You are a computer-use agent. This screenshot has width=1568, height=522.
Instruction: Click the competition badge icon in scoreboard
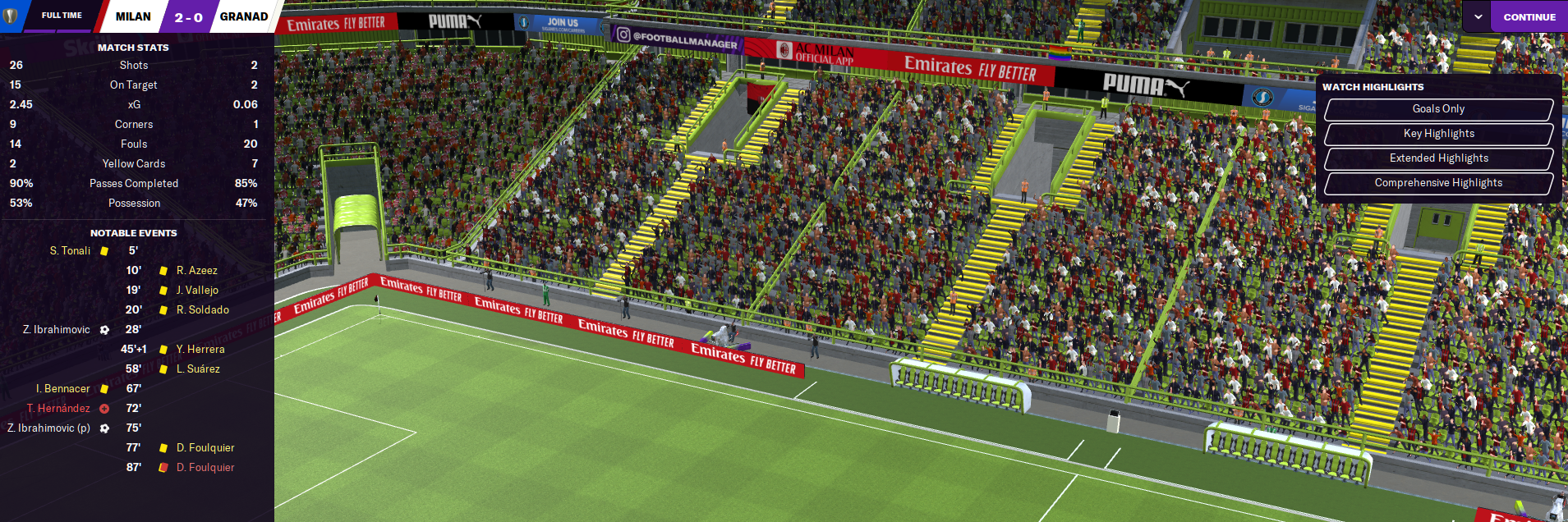[x=11, y=16]
